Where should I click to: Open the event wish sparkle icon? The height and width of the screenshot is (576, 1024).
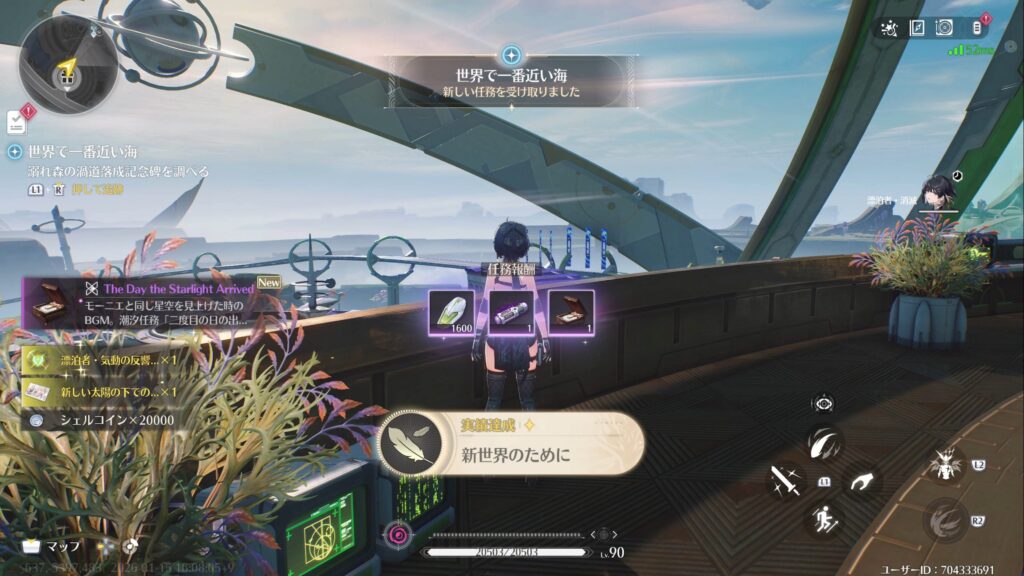click(x=888, y=28)
